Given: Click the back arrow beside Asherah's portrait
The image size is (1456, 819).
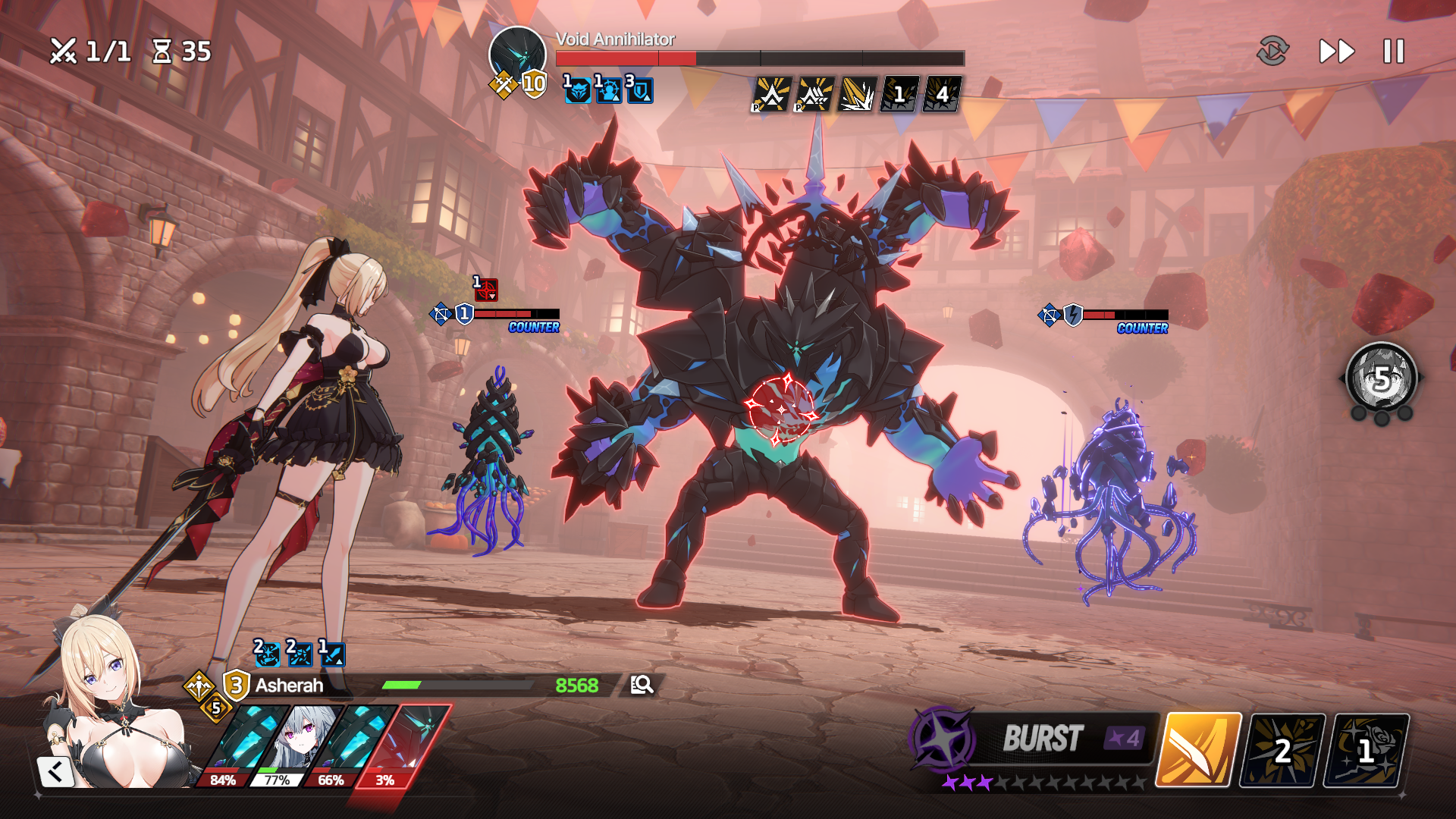Looking at the screenshot, I should [55, 772].
